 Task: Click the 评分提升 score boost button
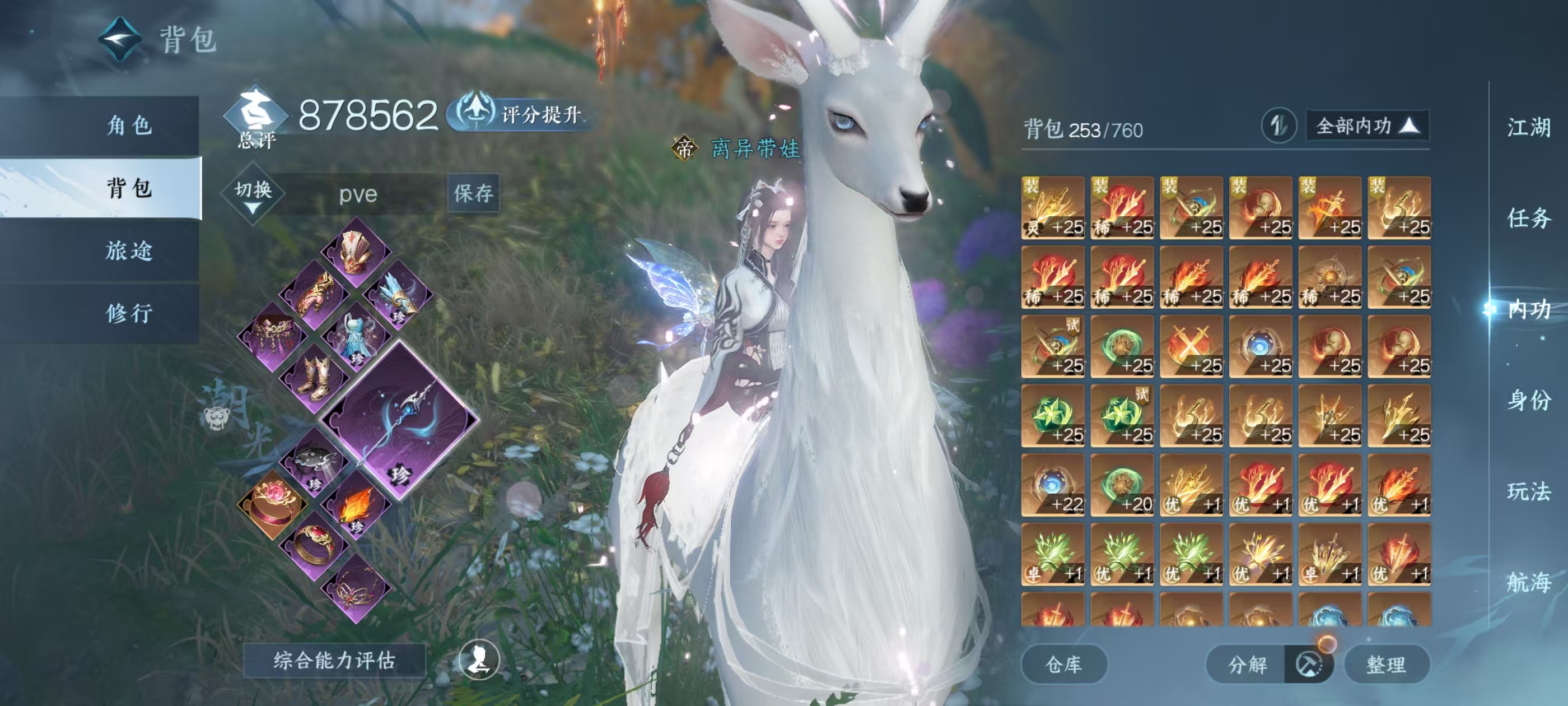coord(521,114)
